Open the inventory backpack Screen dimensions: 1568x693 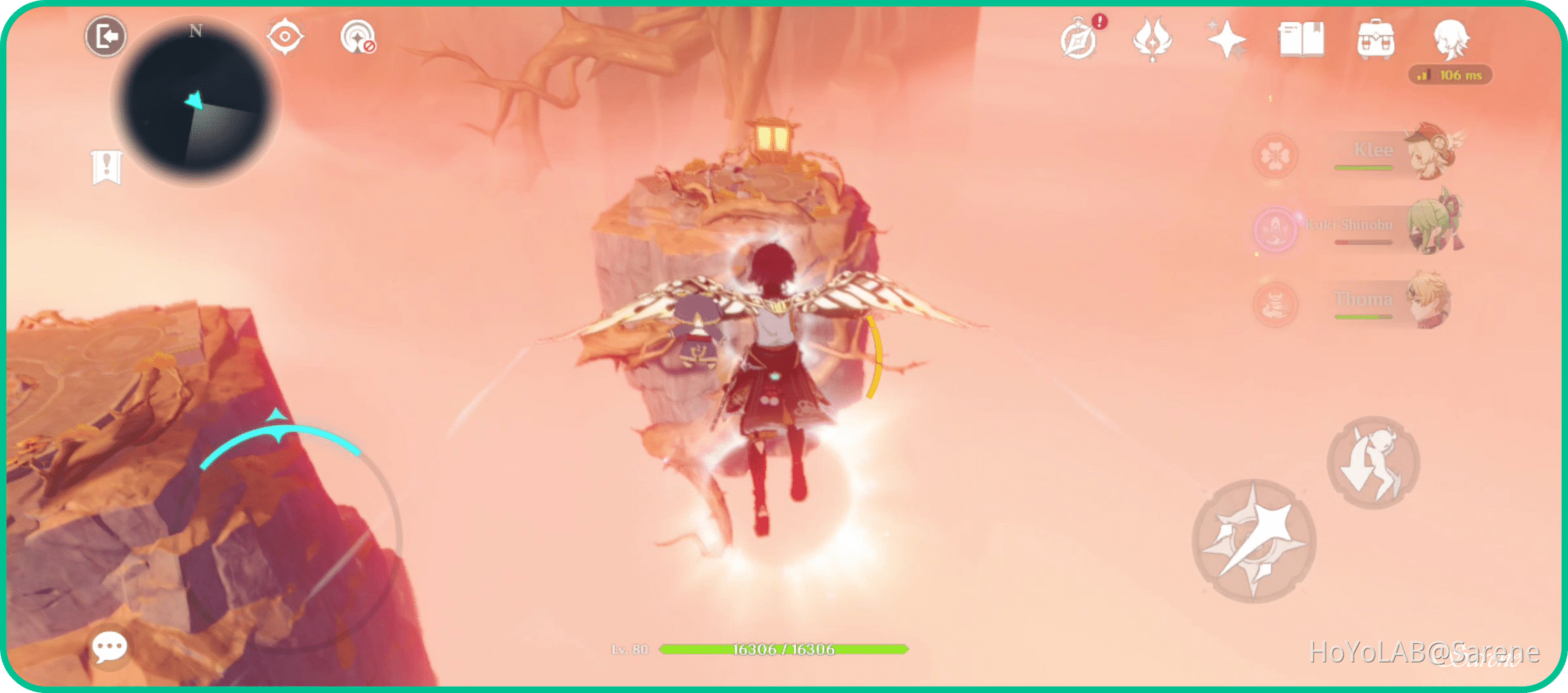(x=1377, y=40)
